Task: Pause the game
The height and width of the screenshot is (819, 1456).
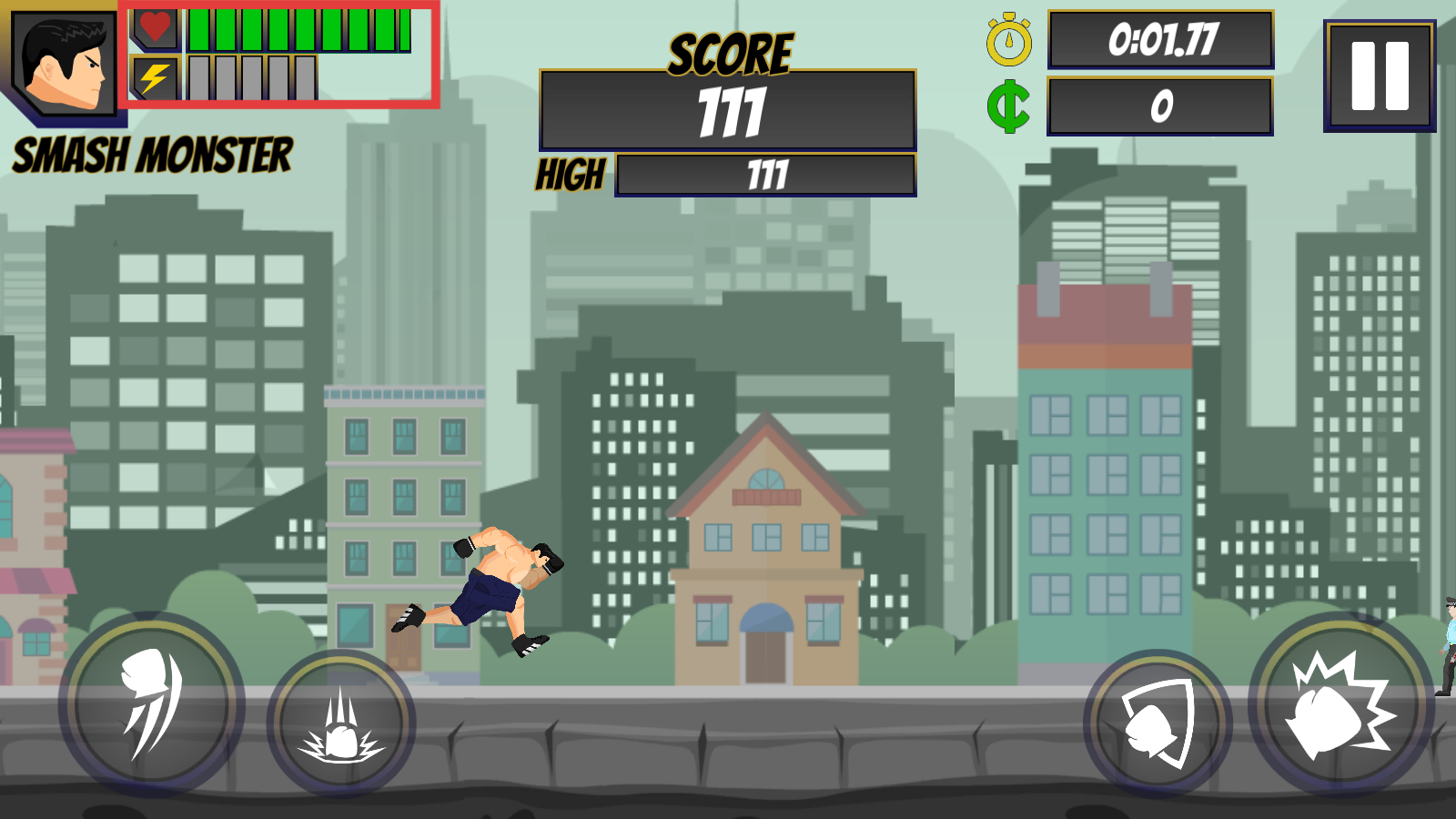Action: 1380,76
